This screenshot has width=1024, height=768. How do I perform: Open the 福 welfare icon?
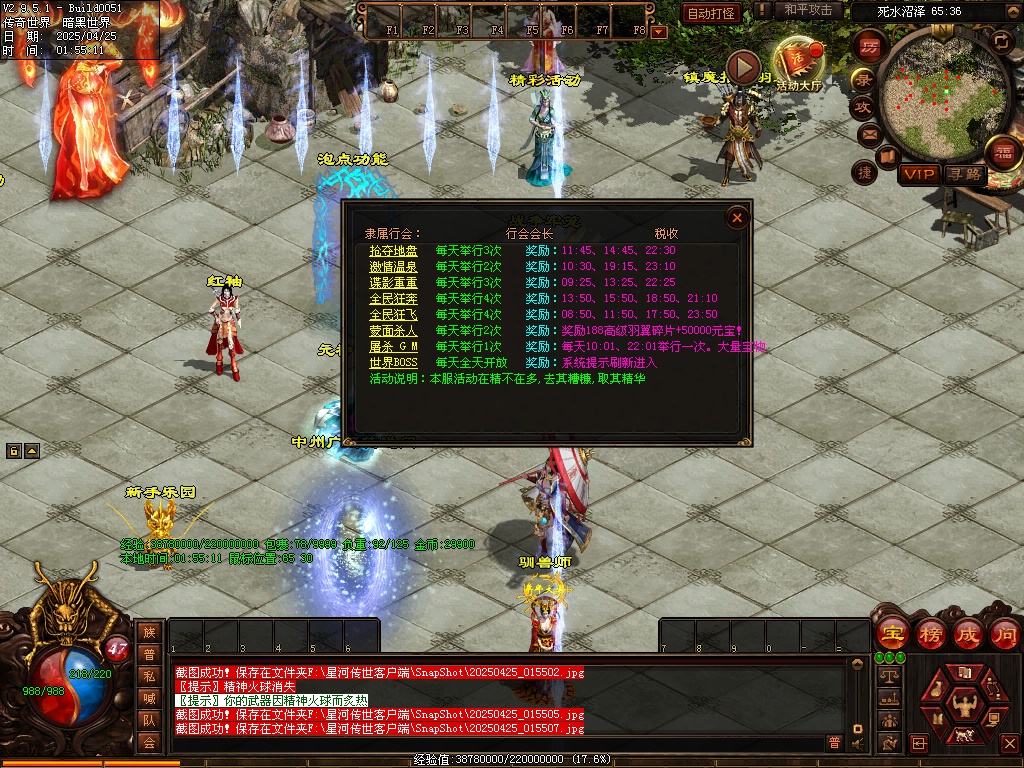point(1003,153)
